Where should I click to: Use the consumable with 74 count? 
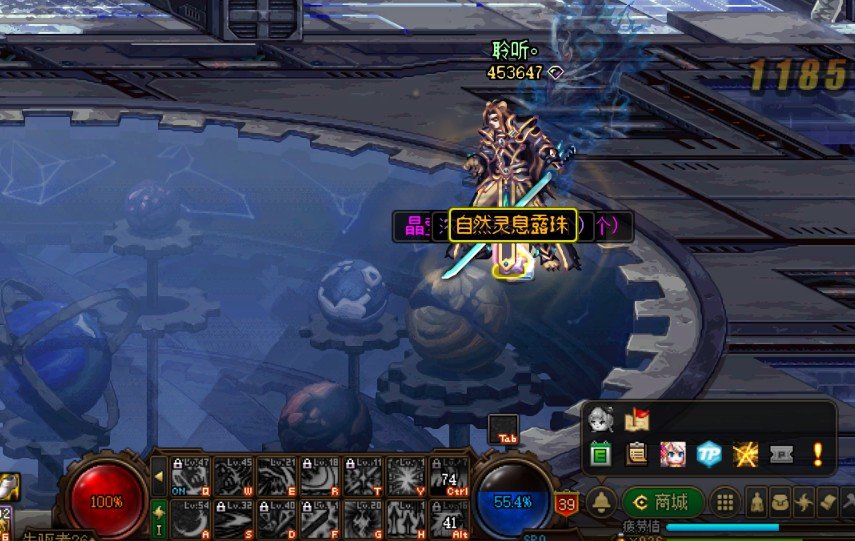click(x=448, y=476)
